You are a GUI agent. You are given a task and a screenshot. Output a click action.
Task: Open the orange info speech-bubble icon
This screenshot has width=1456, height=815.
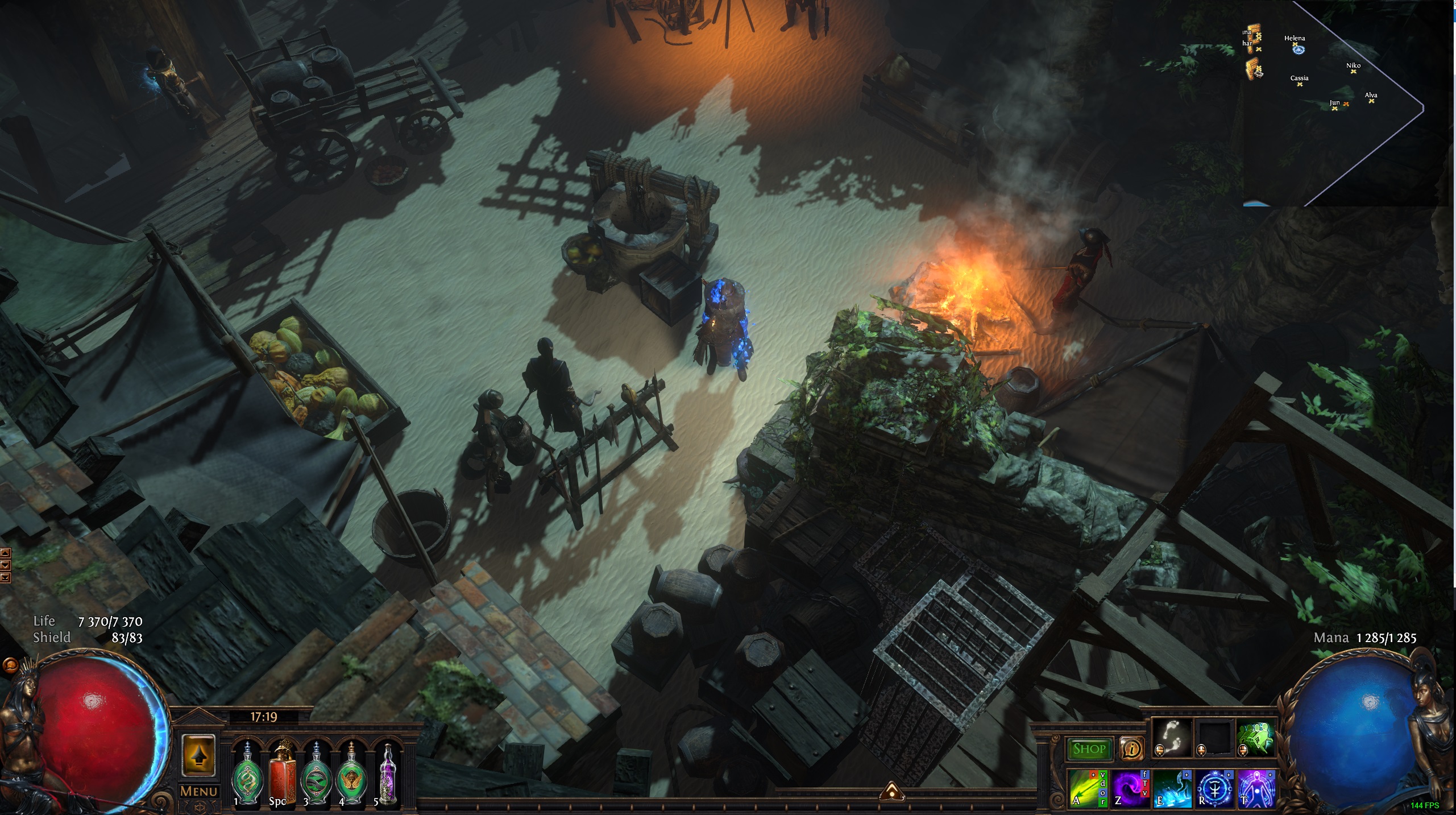(x=1131, y=749)
